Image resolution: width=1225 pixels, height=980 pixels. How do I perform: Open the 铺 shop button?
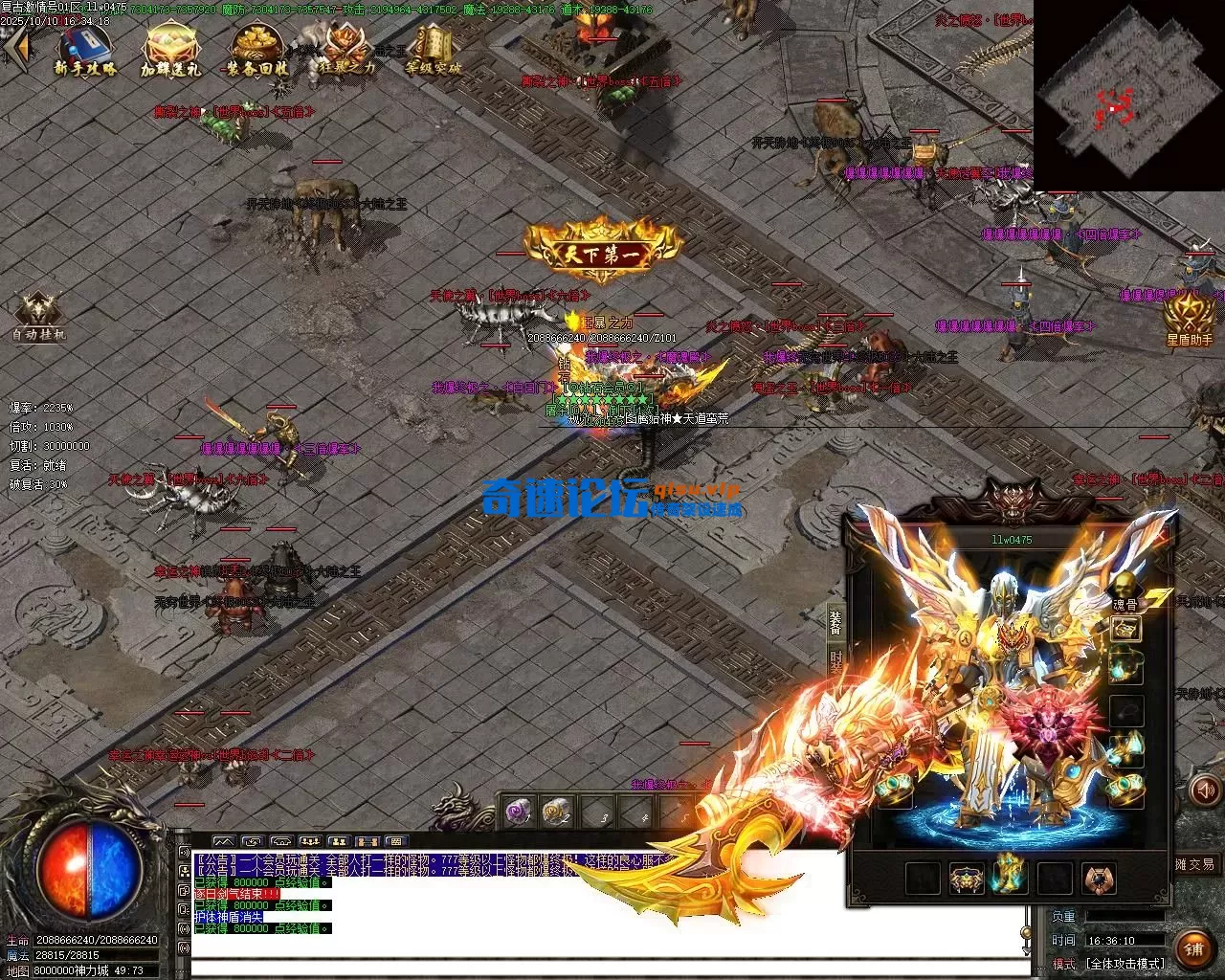click(x=1192, y=947)
